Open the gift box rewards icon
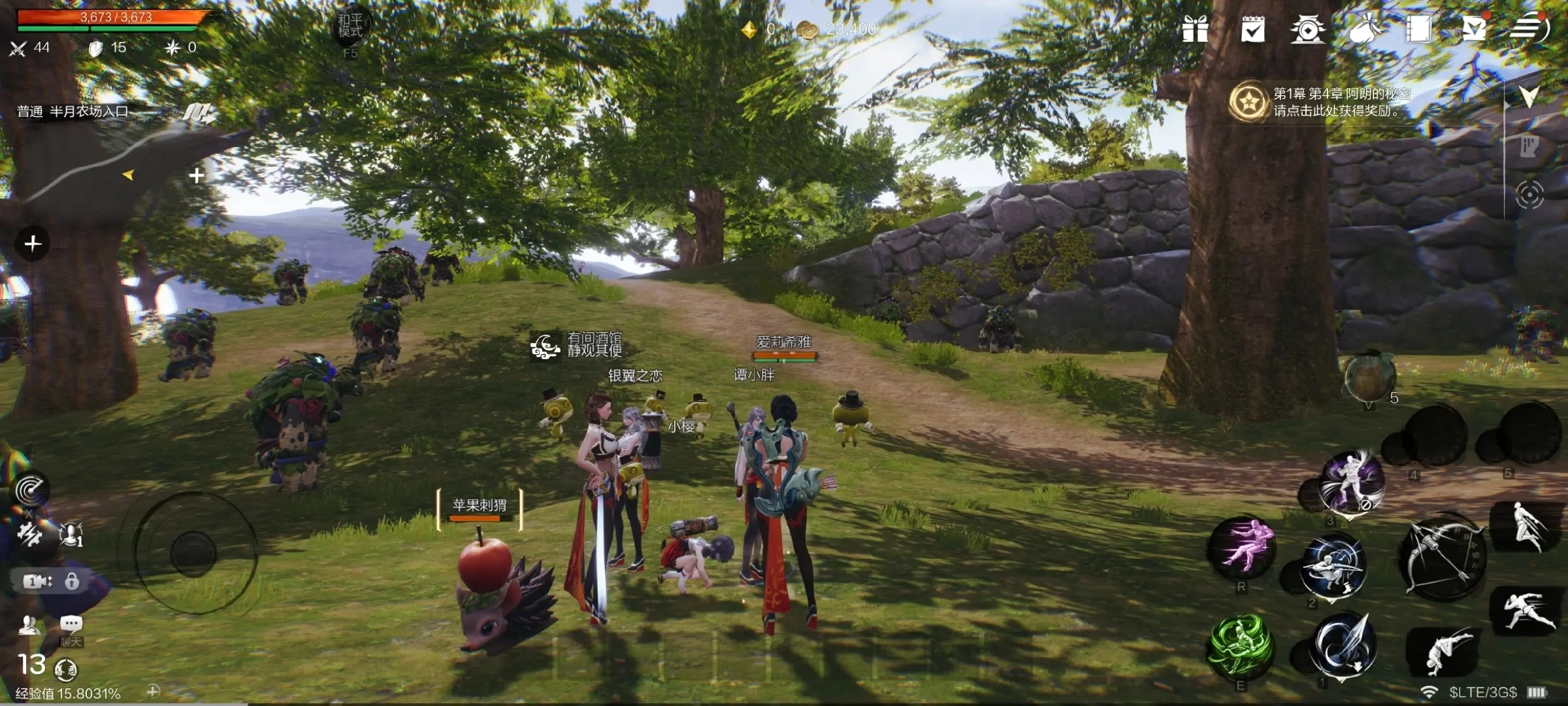Image resolution: width=1568 pixels, height=706 pixels. pos(1195,29)
